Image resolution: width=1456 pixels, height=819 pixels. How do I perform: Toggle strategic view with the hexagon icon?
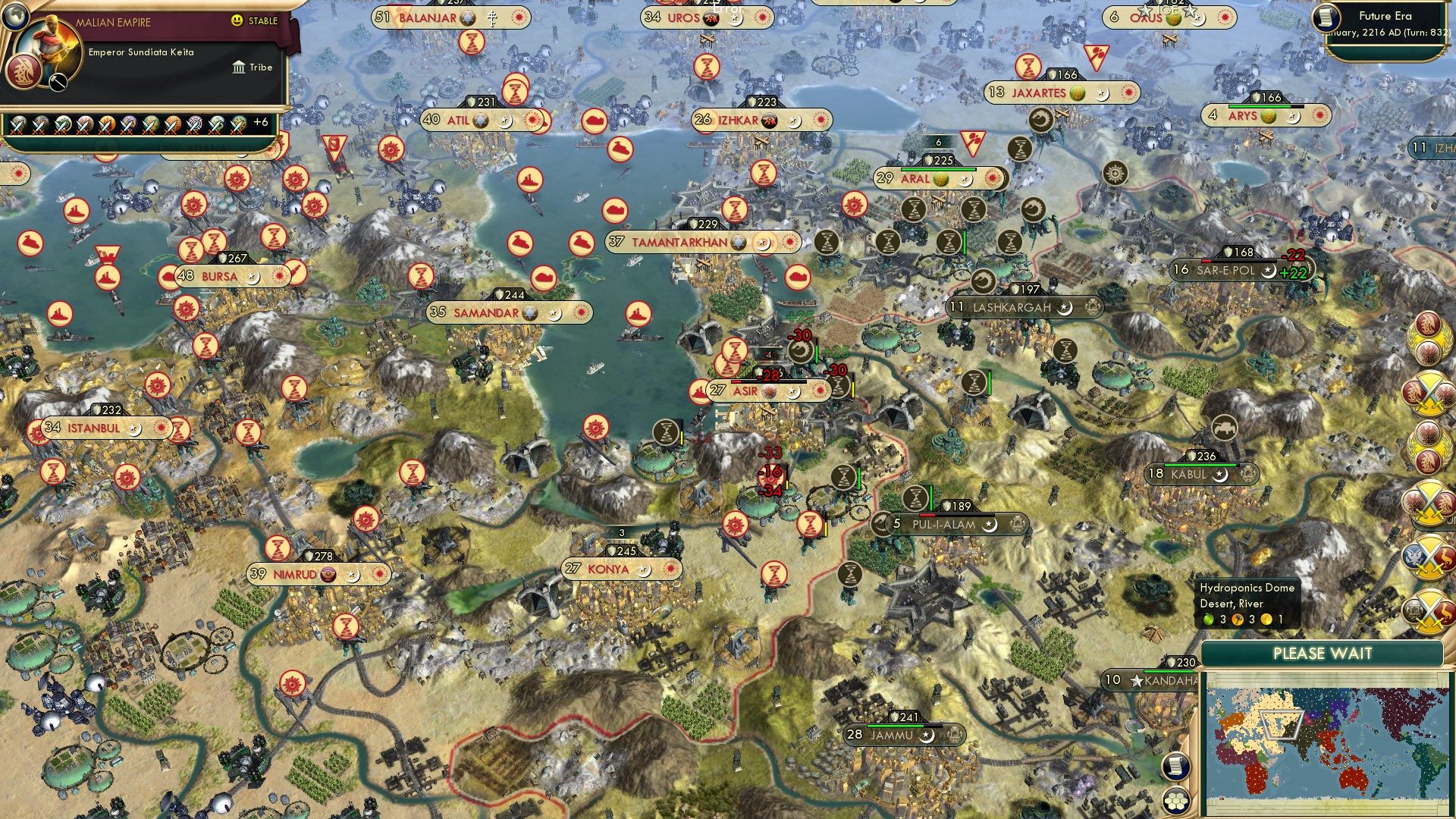1175,800
